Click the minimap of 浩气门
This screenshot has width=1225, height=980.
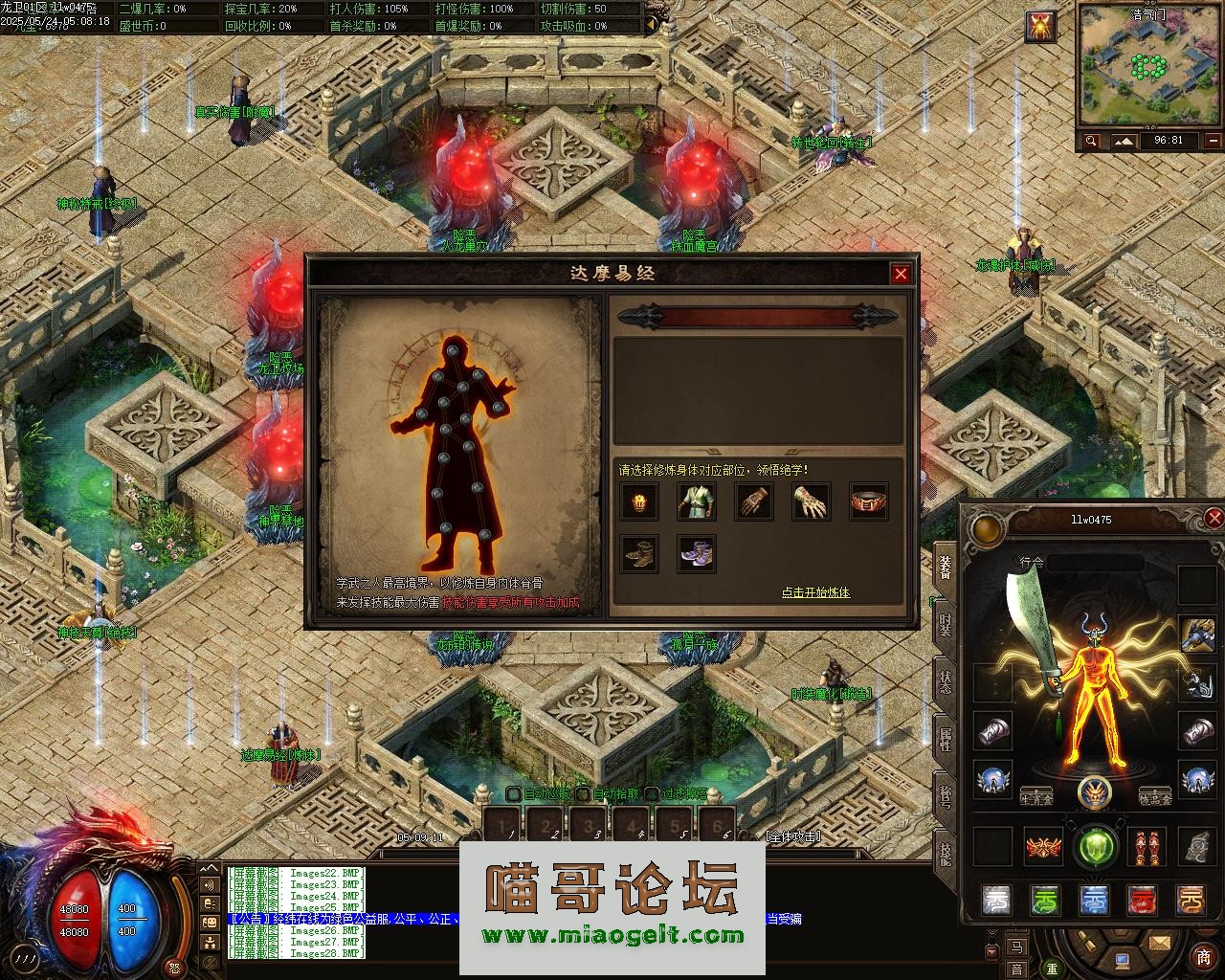[x=1148, y=67]
